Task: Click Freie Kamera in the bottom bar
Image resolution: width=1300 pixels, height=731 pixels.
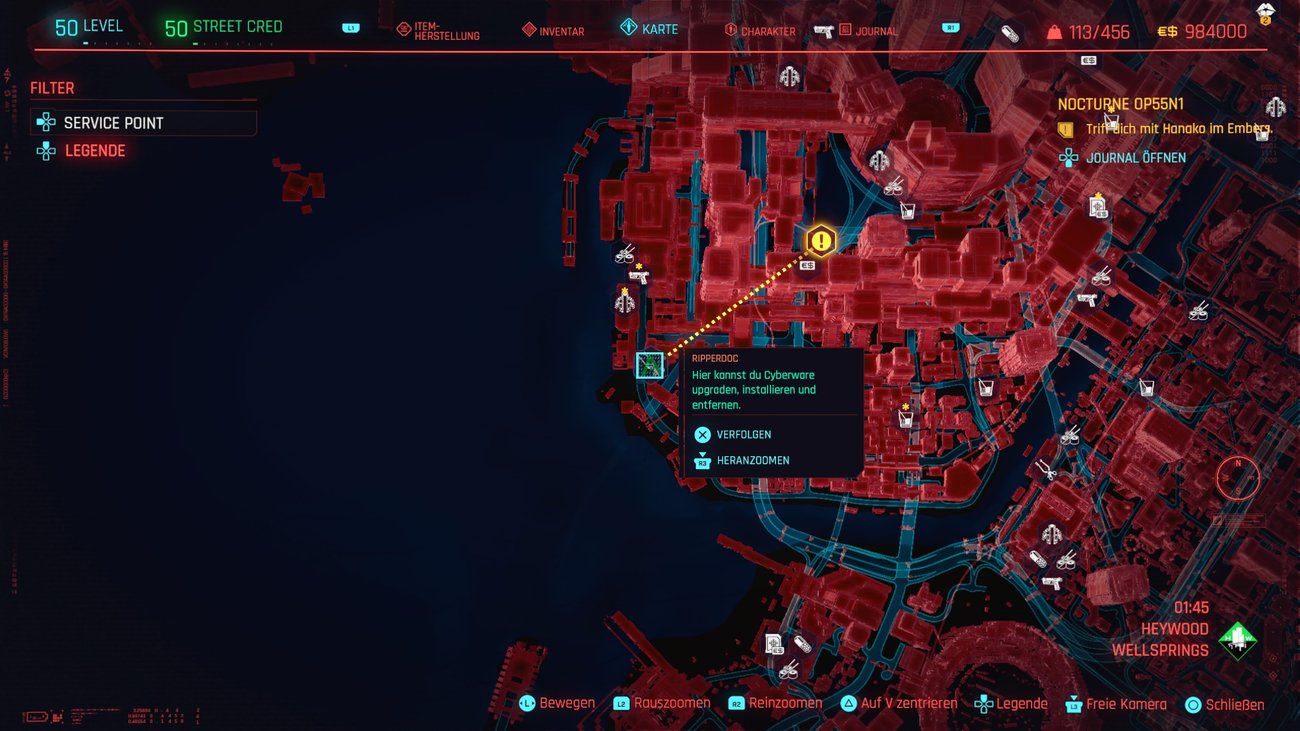Action: pyautogui.click(x=1126, y=704)
